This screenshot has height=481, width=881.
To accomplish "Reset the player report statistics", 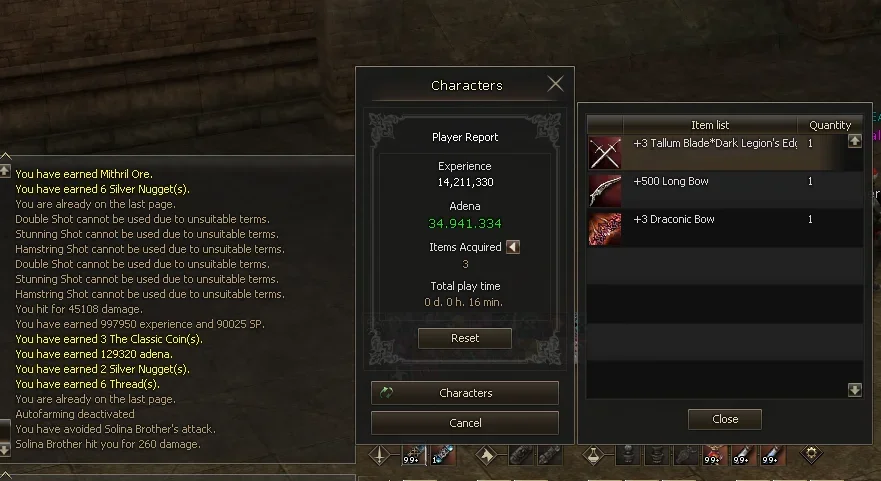I will click(x=465, y=338).
